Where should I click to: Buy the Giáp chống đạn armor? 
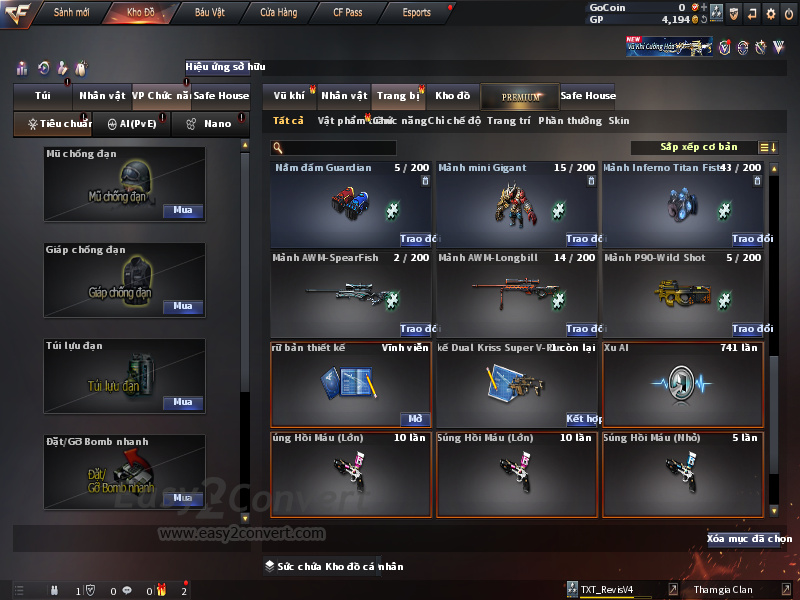pyautogui.click(x=183, y=307)
